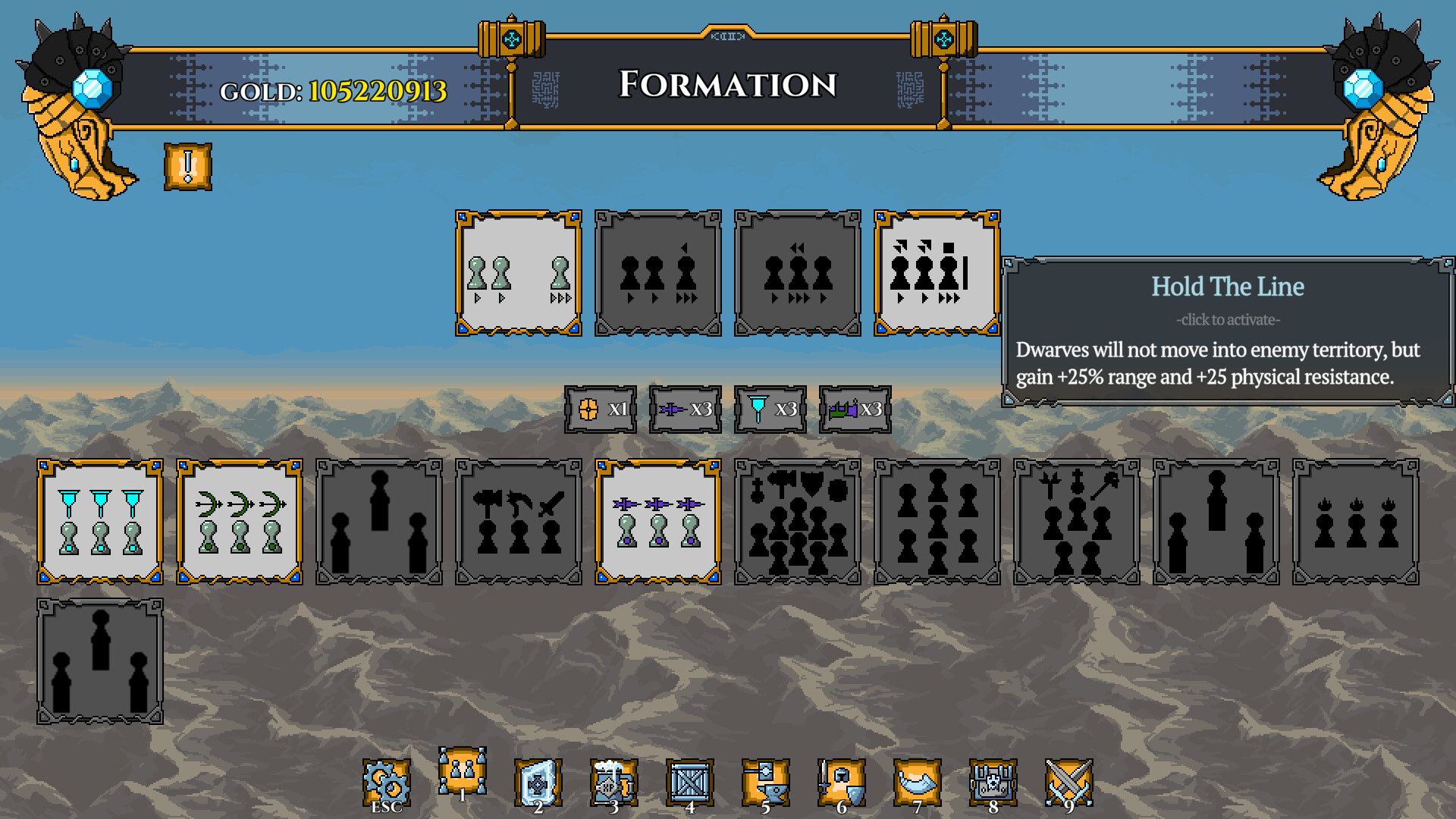Click to activate in the Hold The Line tooltip

pyautogui.click(x=1228, y=319)
